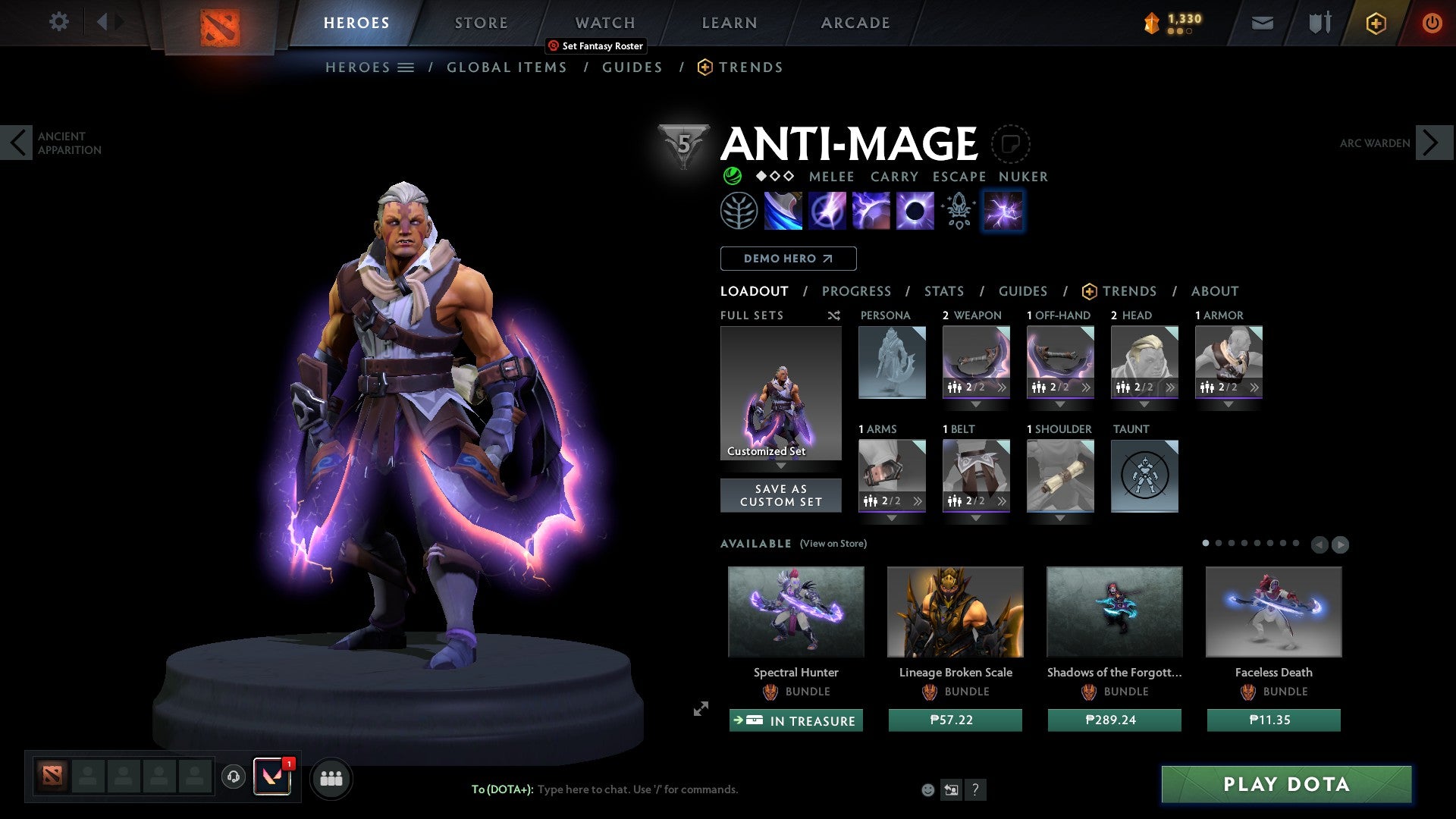This screenshot has height=819, width=1456.
Task: Toggle the green checkmark beside the complexity diamonds
Action: (733, 176)
